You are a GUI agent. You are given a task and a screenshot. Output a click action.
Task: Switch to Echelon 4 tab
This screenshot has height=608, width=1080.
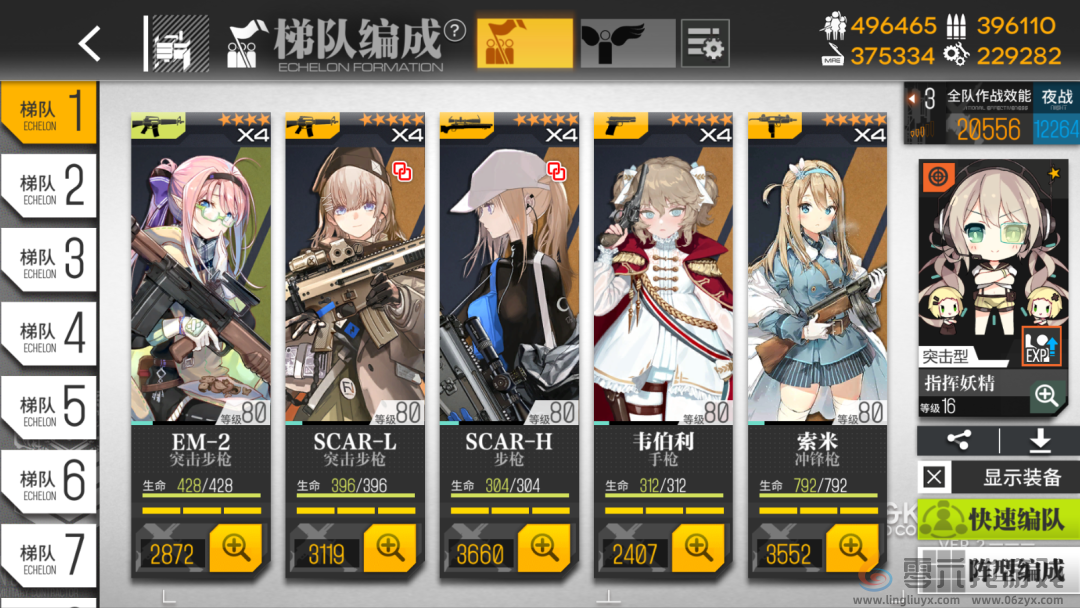click(48, 333)
